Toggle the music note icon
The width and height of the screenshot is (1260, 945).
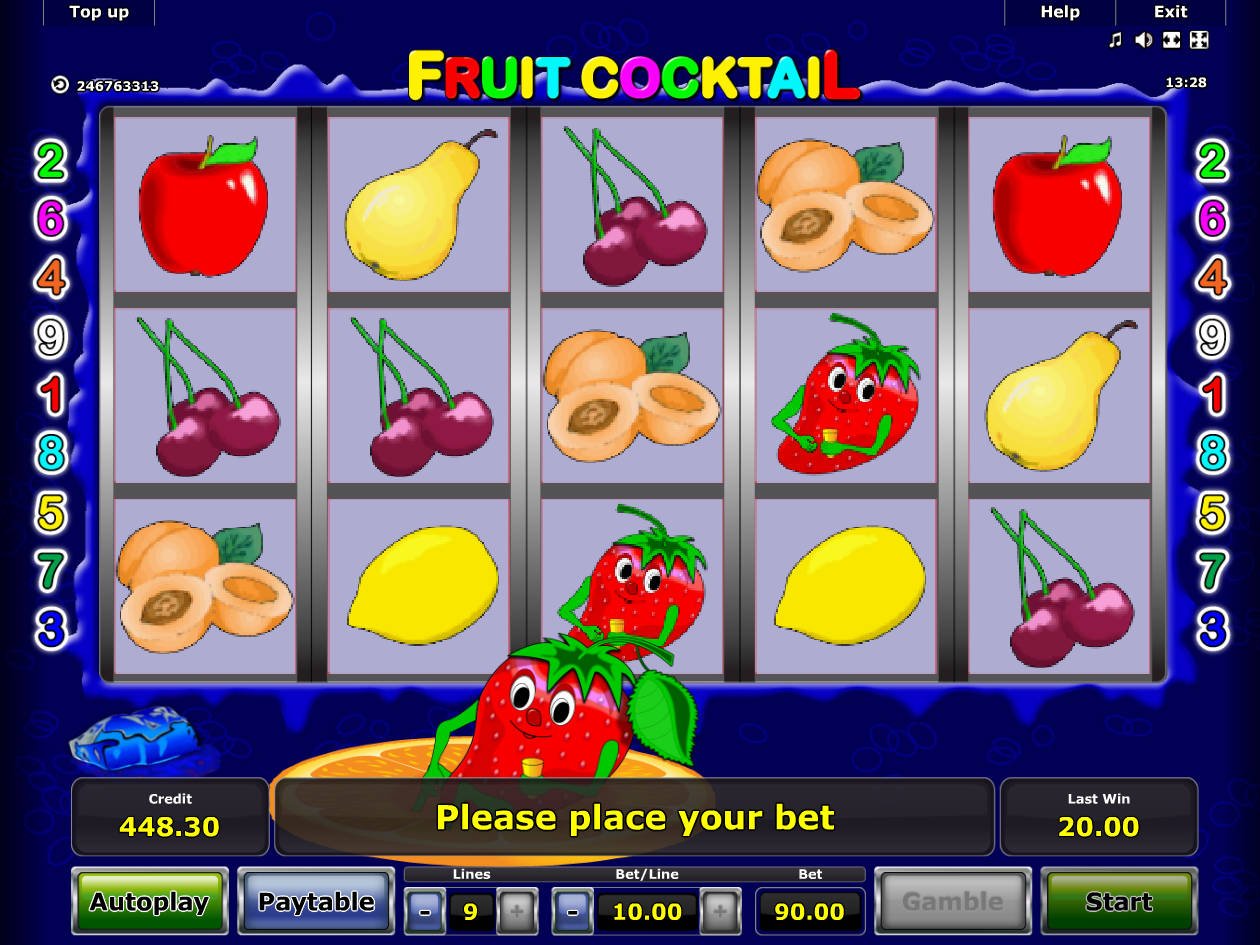tap(1116, 40)
